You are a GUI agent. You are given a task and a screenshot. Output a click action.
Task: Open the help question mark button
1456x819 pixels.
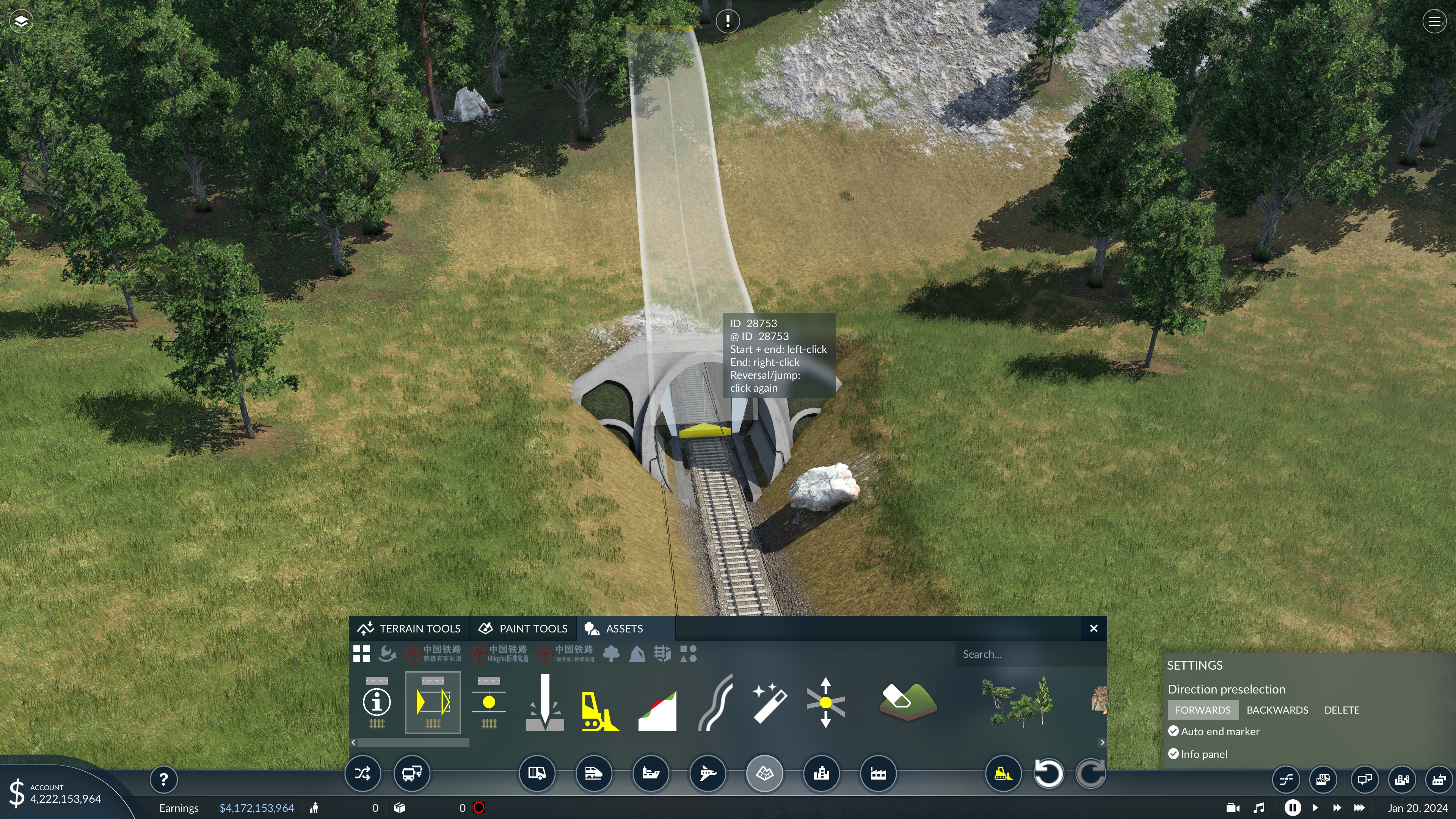(x=163, y=780)
